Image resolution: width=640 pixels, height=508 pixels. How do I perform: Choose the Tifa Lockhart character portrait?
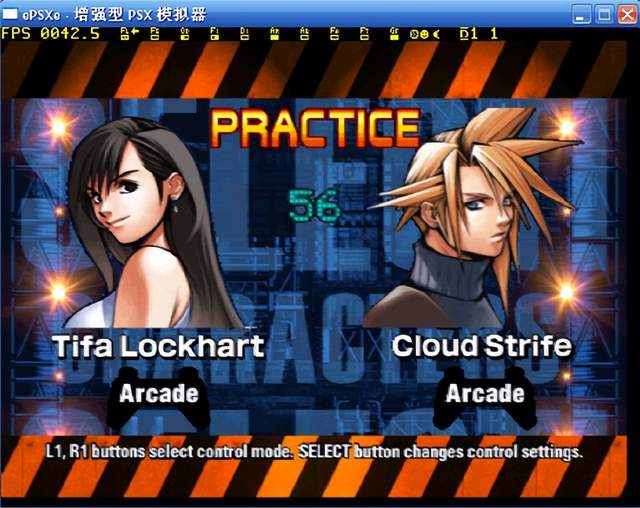point(160,222)
